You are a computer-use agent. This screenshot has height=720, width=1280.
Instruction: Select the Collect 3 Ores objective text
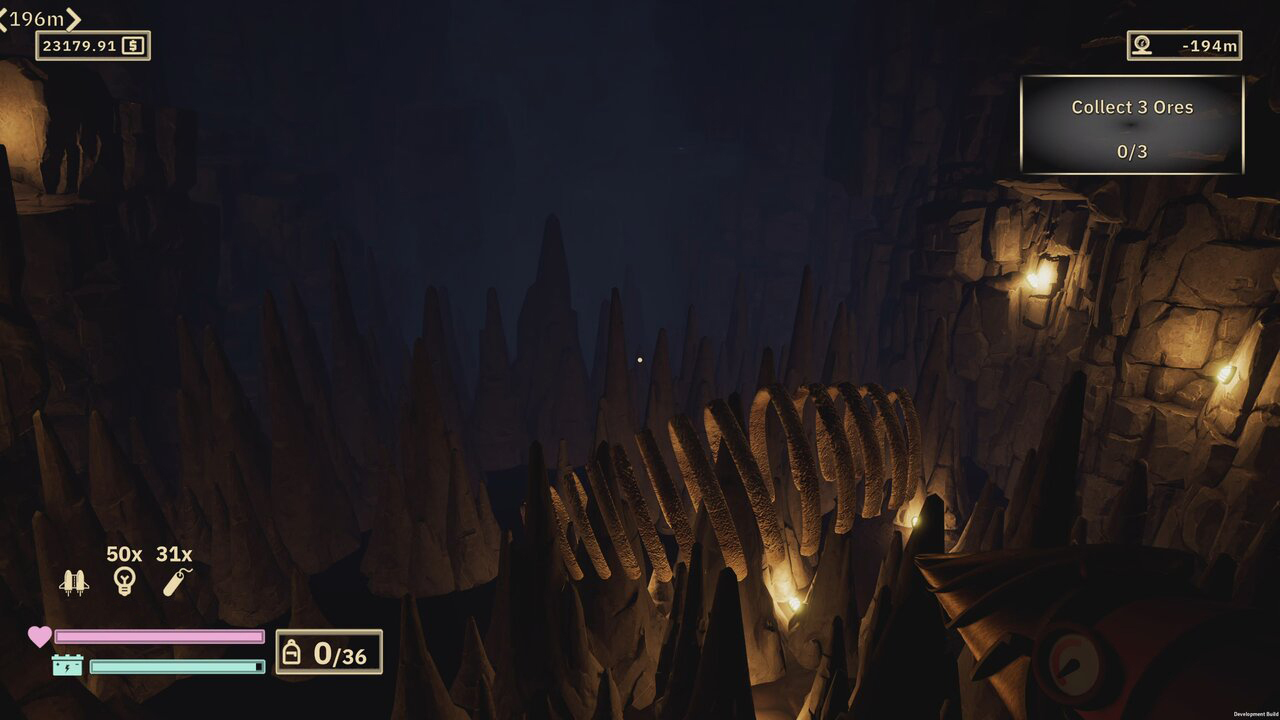pos(1130,106)
